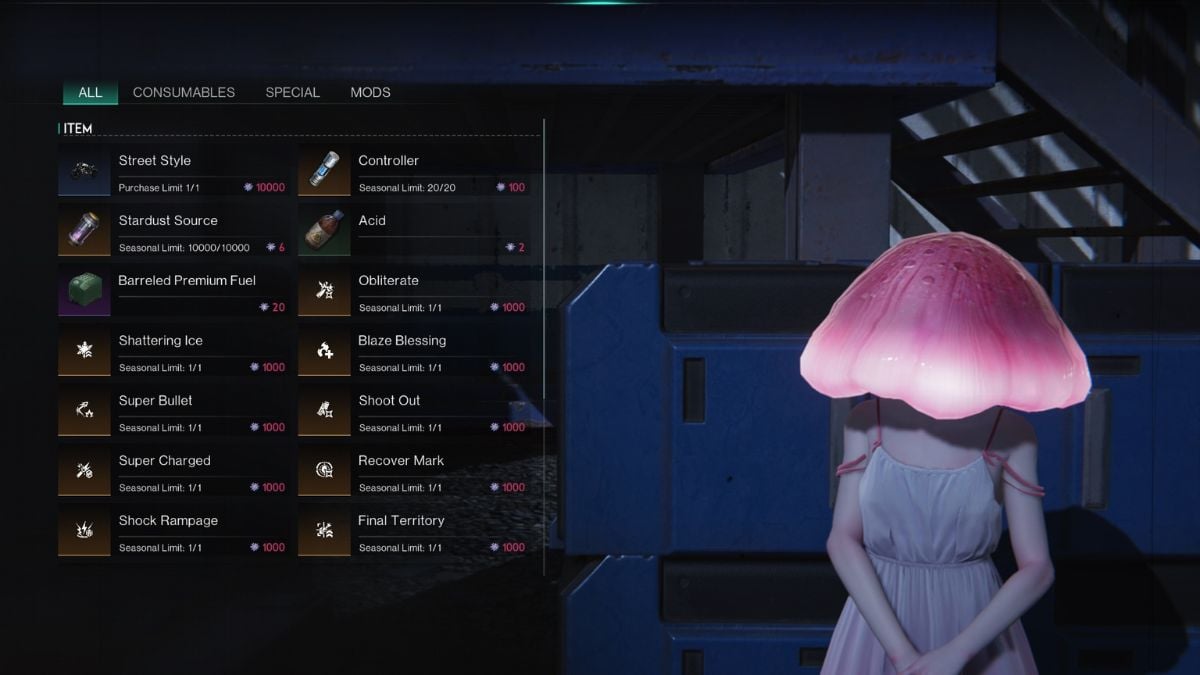The image size is (1200, 675).
Task: Switch to the ALL tab
Action: (90, 92)
